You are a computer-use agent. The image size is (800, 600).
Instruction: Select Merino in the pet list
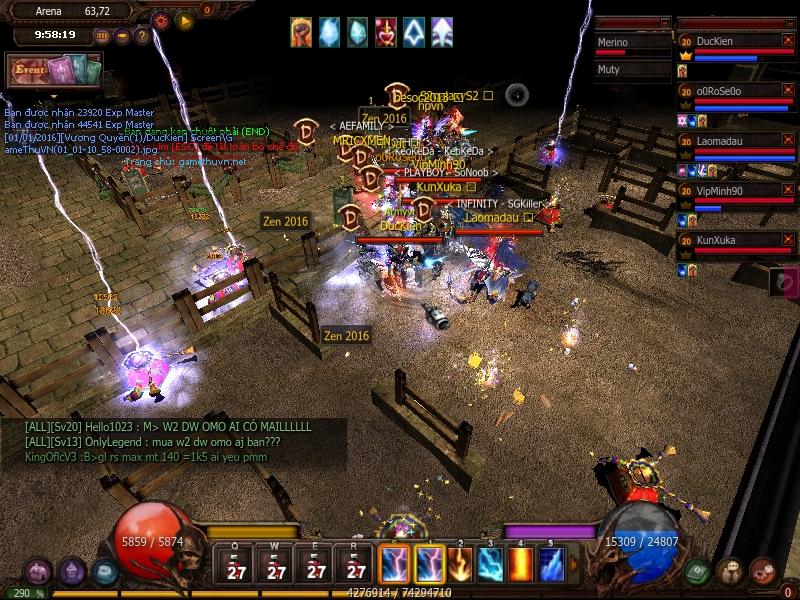tap(632, 43)
